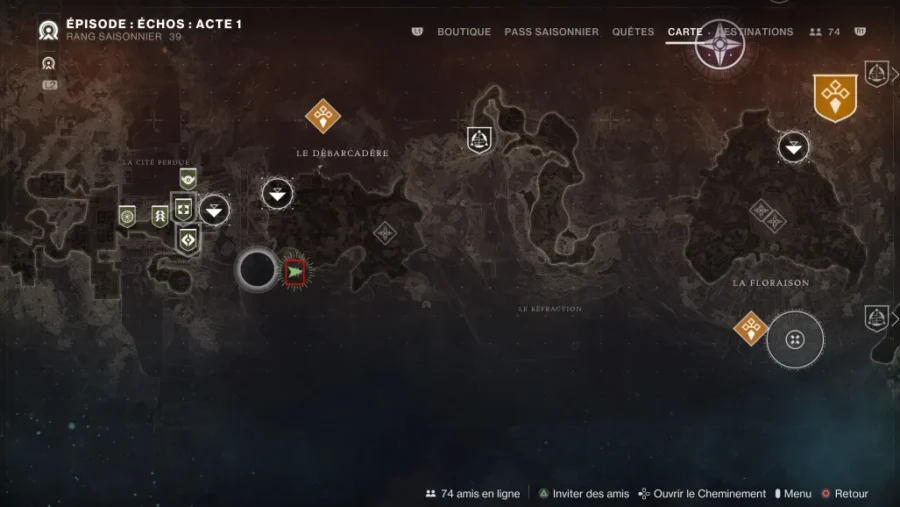
Task: Click the paired grey diamonds marker
Action: pyautogui.click(x=767, y=215)
